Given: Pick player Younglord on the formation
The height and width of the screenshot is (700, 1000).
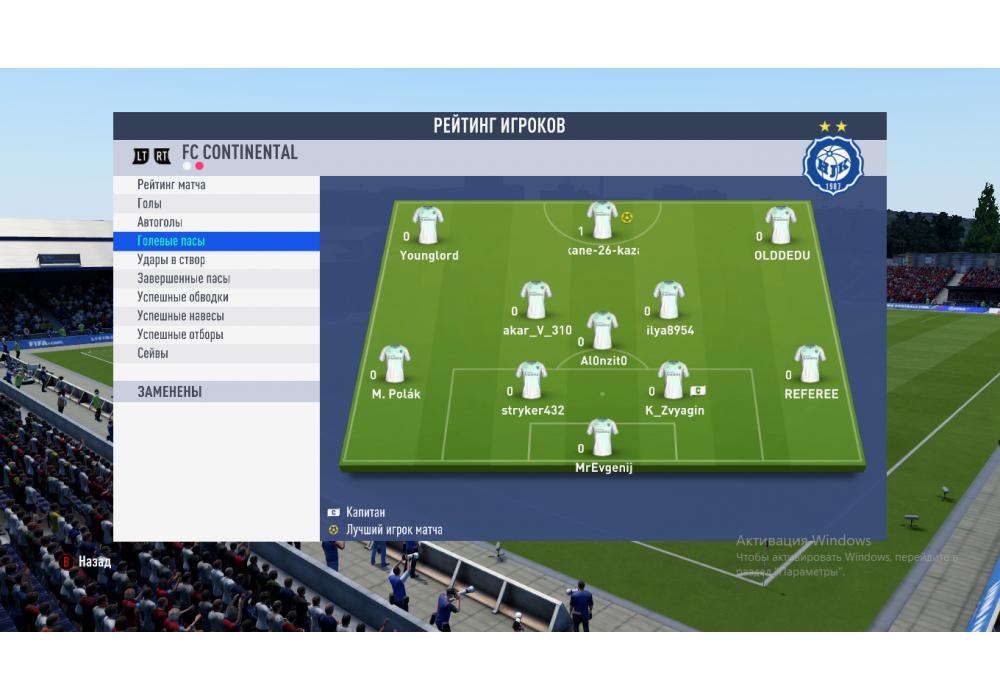Looking at the screenshot, I should coord(428,225).
